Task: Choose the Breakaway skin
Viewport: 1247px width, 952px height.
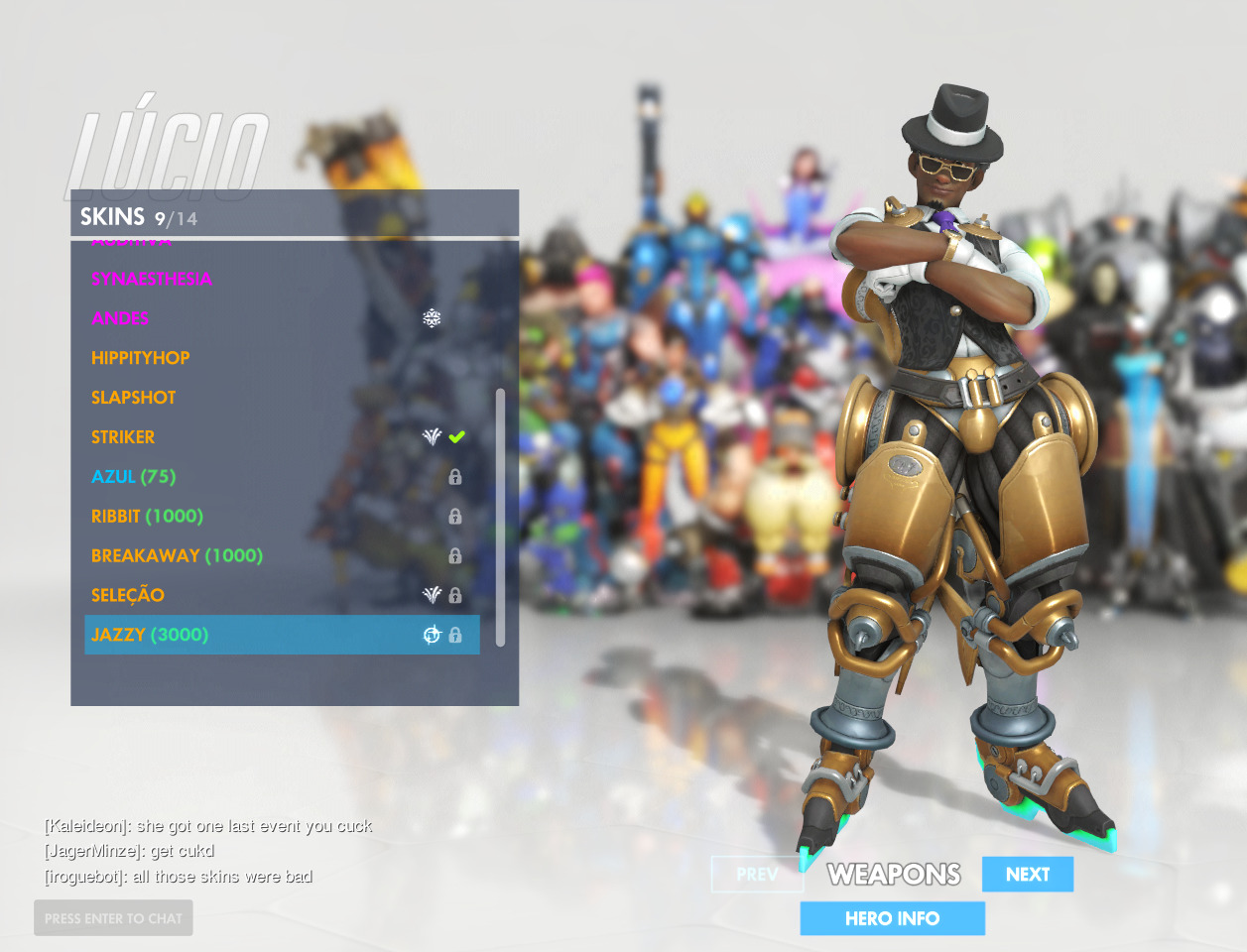Action: tap(177, 556)
